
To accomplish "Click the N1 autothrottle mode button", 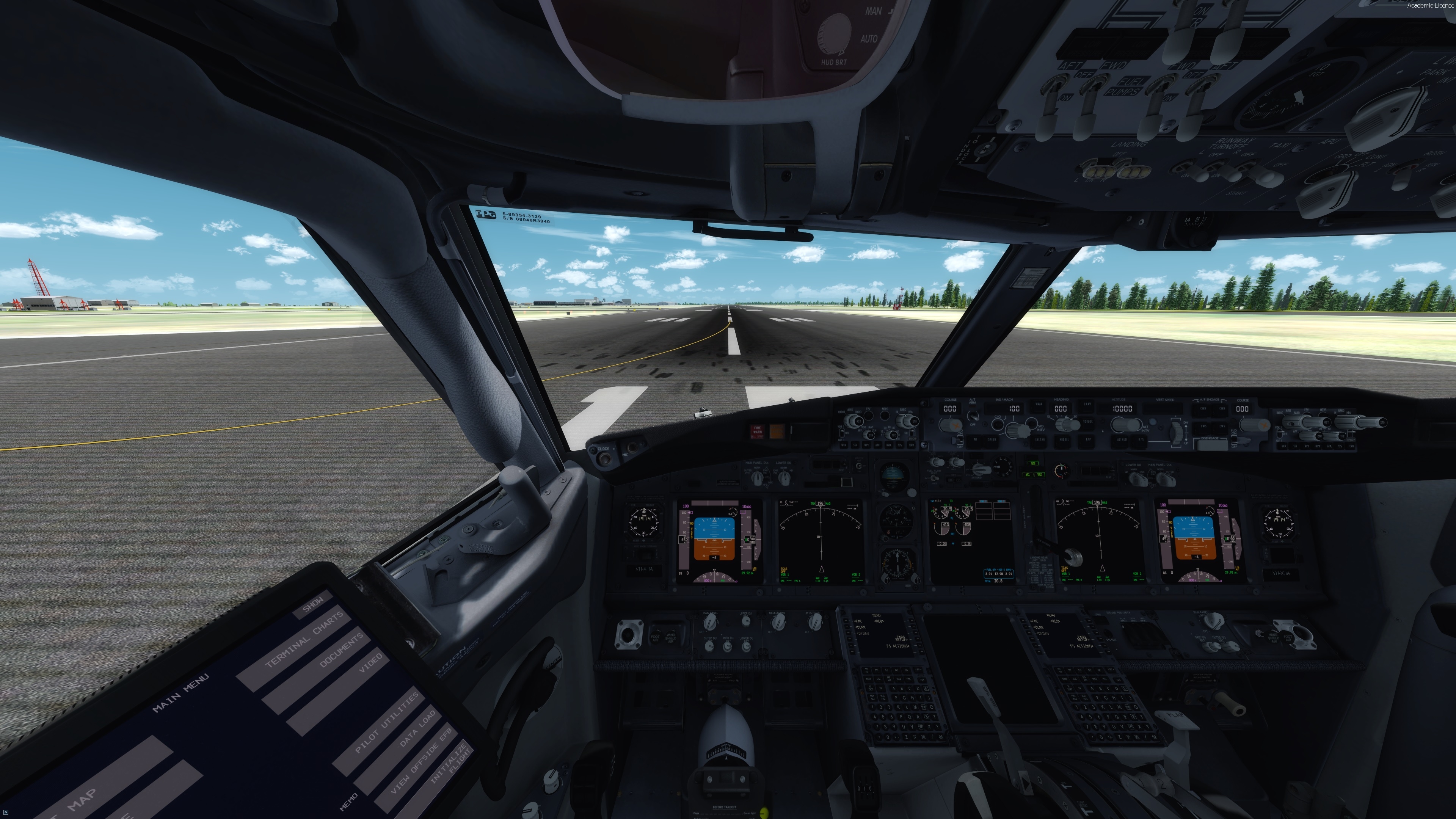I will pos(976,439).
